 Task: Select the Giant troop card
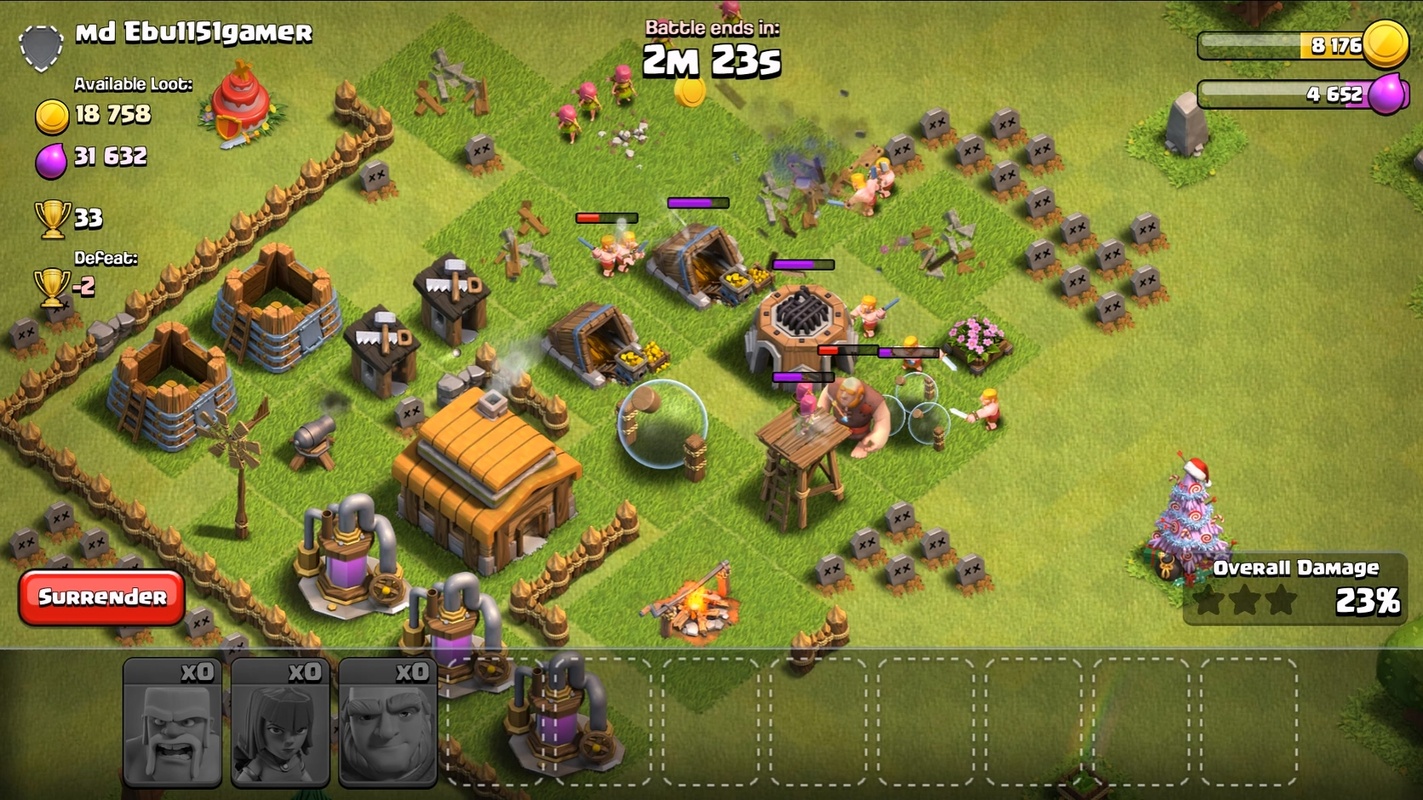pyautogui.click(x=387, y=721)
